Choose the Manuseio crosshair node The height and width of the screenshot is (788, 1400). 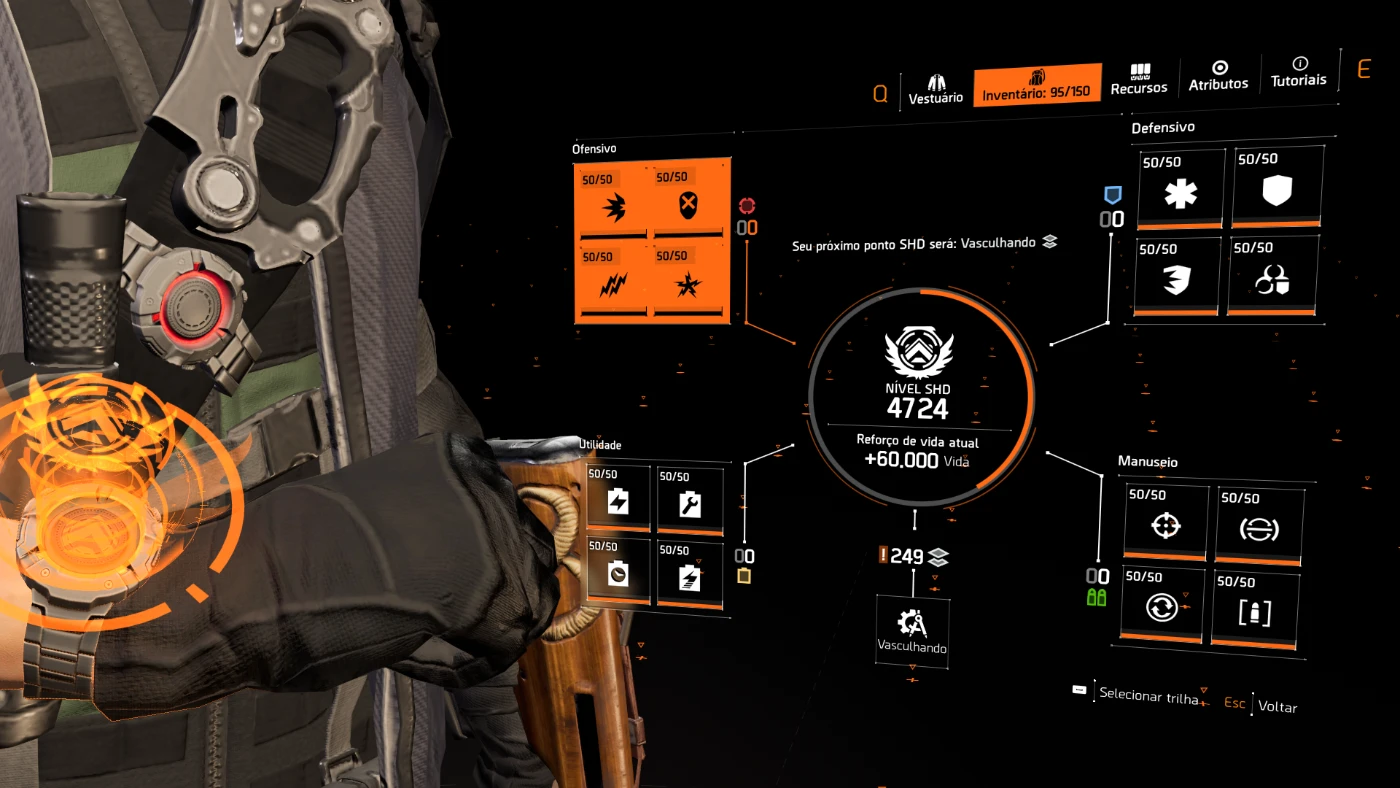point(1166,522)
